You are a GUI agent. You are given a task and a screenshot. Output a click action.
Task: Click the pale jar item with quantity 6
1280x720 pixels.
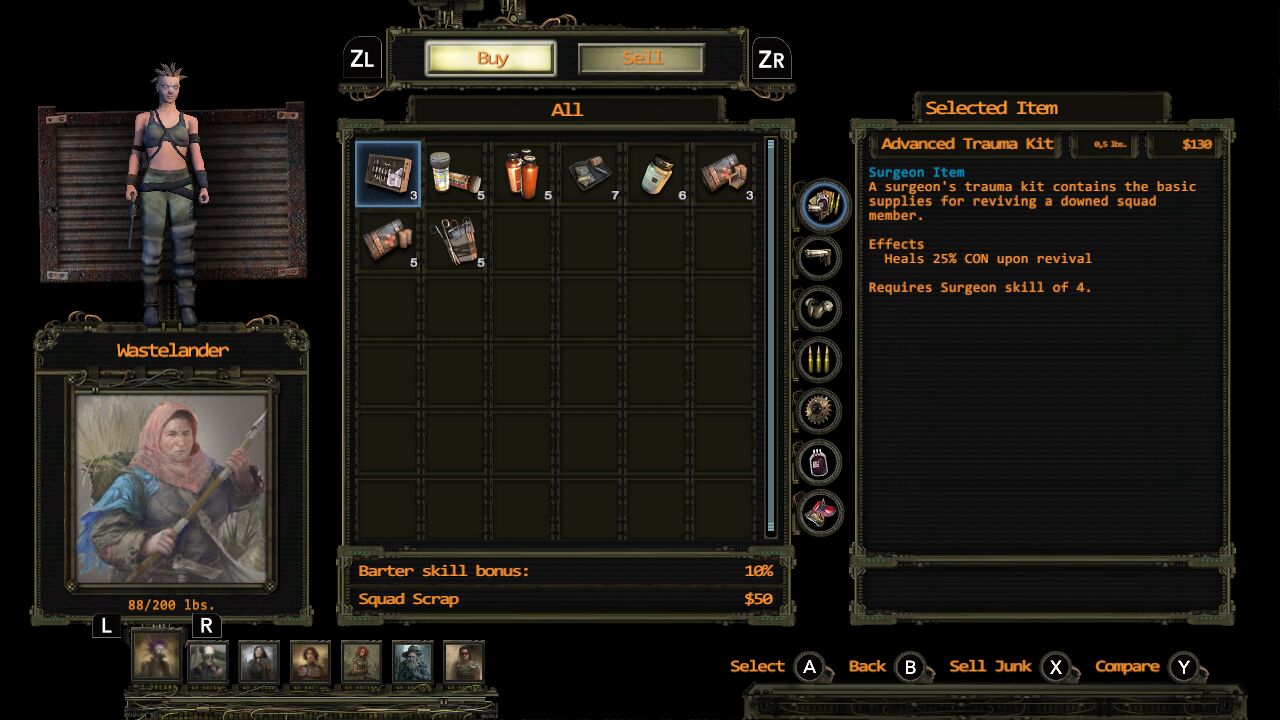point(658,173)
